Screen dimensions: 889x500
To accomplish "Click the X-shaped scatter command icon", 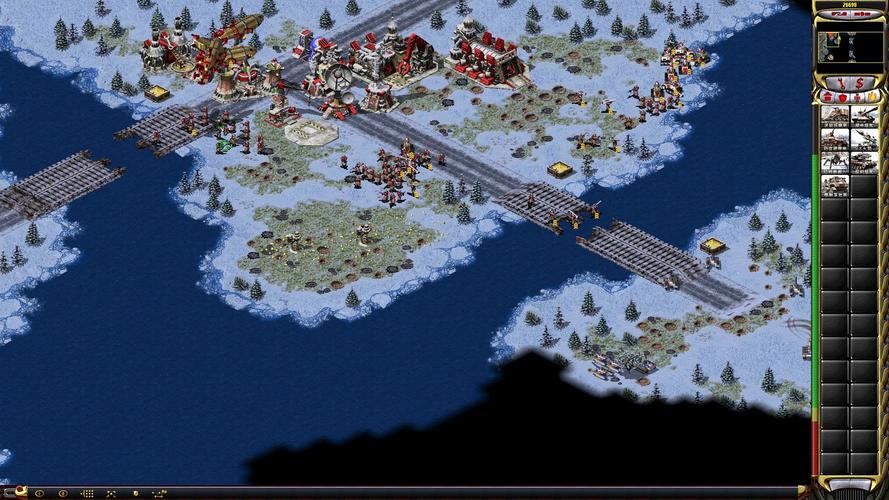I will [111, 493].
